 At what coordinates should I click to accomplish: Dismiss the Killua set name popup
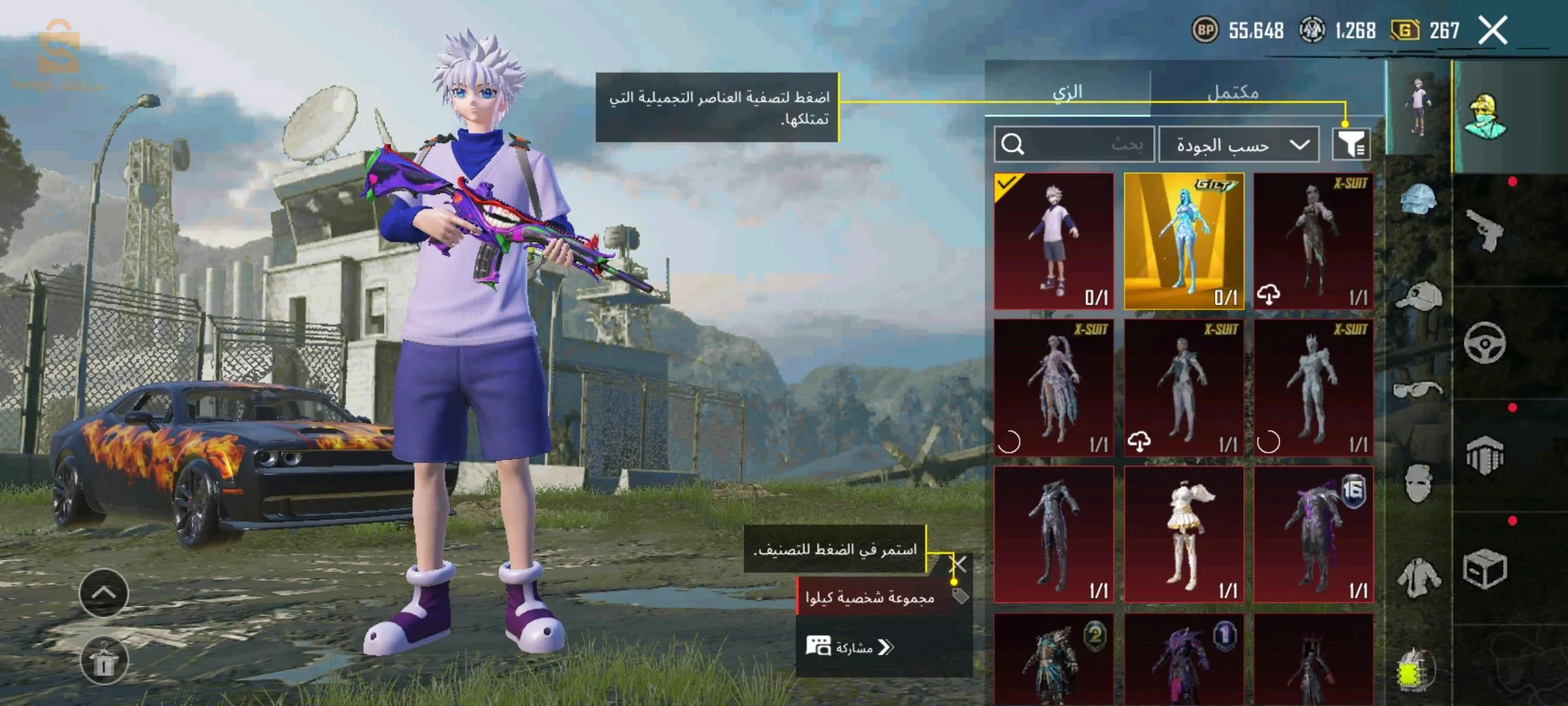tap(958, 564)
